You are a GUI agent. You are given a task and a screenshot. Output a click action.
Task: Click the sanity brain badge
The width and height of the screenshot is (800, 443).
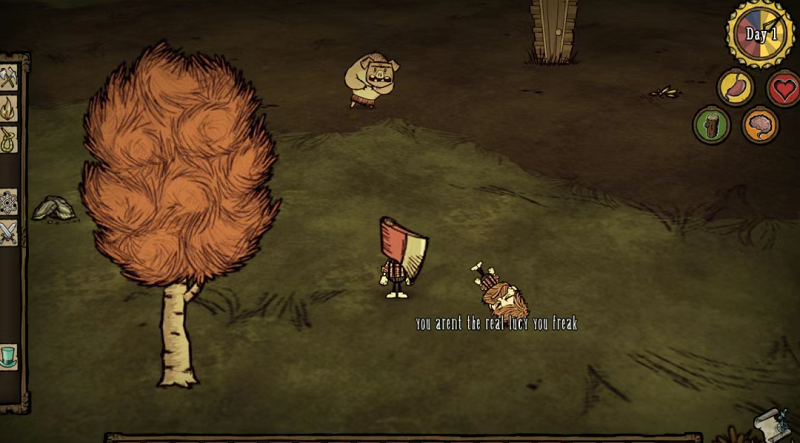point(759,125)
